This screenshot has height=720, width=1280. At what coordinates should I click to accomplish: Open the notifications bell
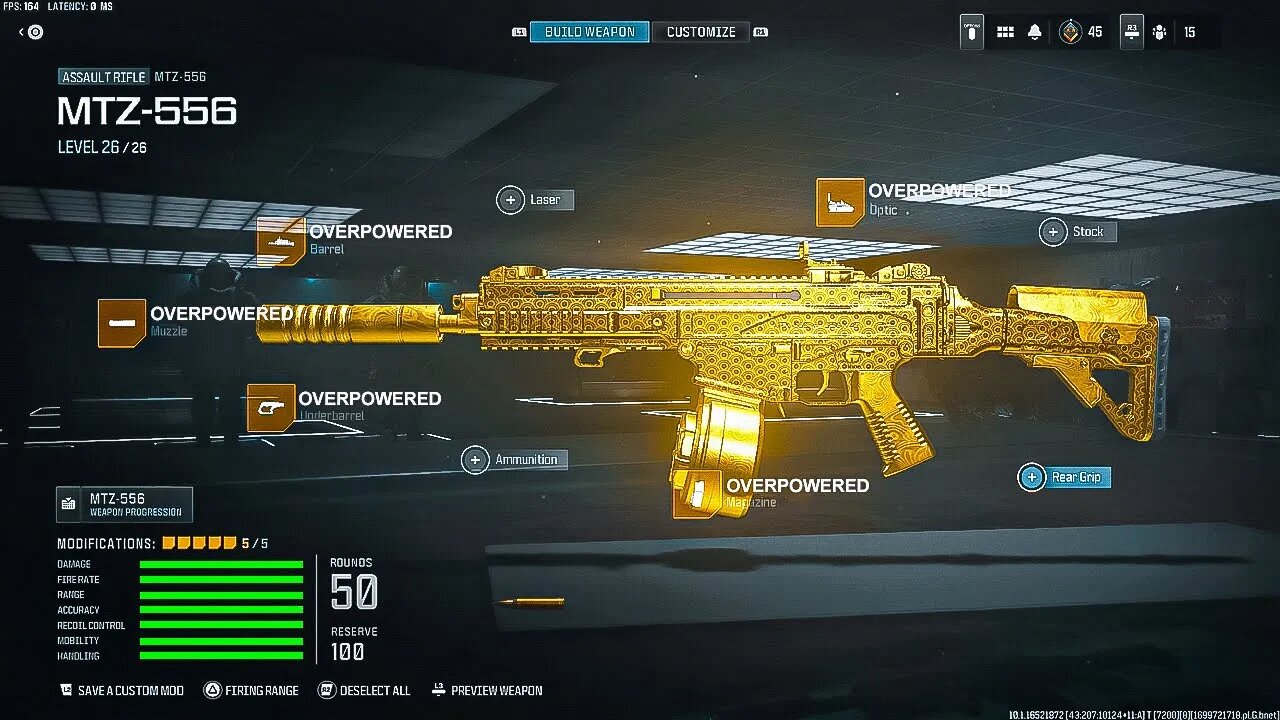coord(1035,32)
